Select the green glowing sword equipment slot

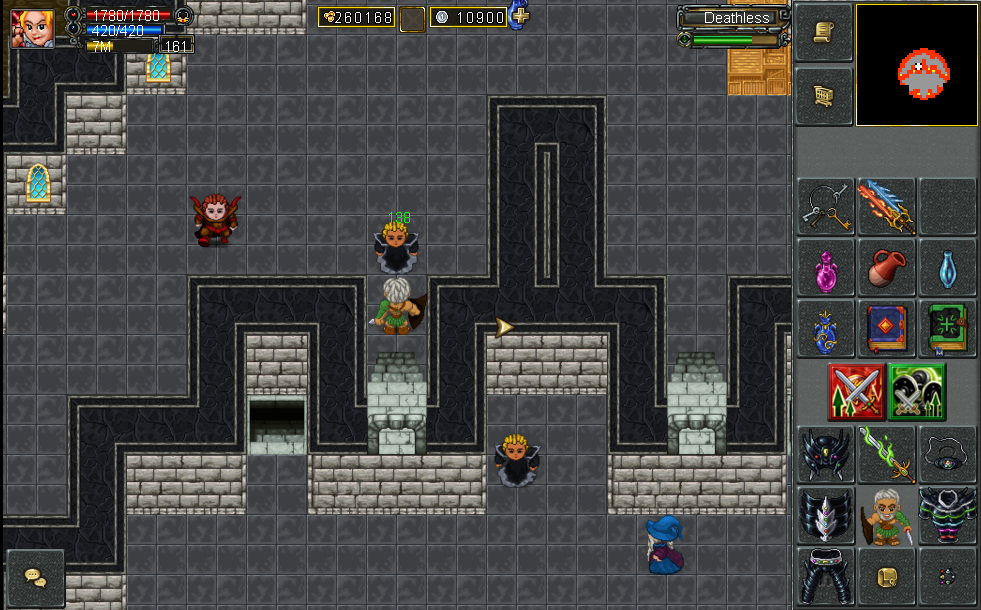(886, 454)
